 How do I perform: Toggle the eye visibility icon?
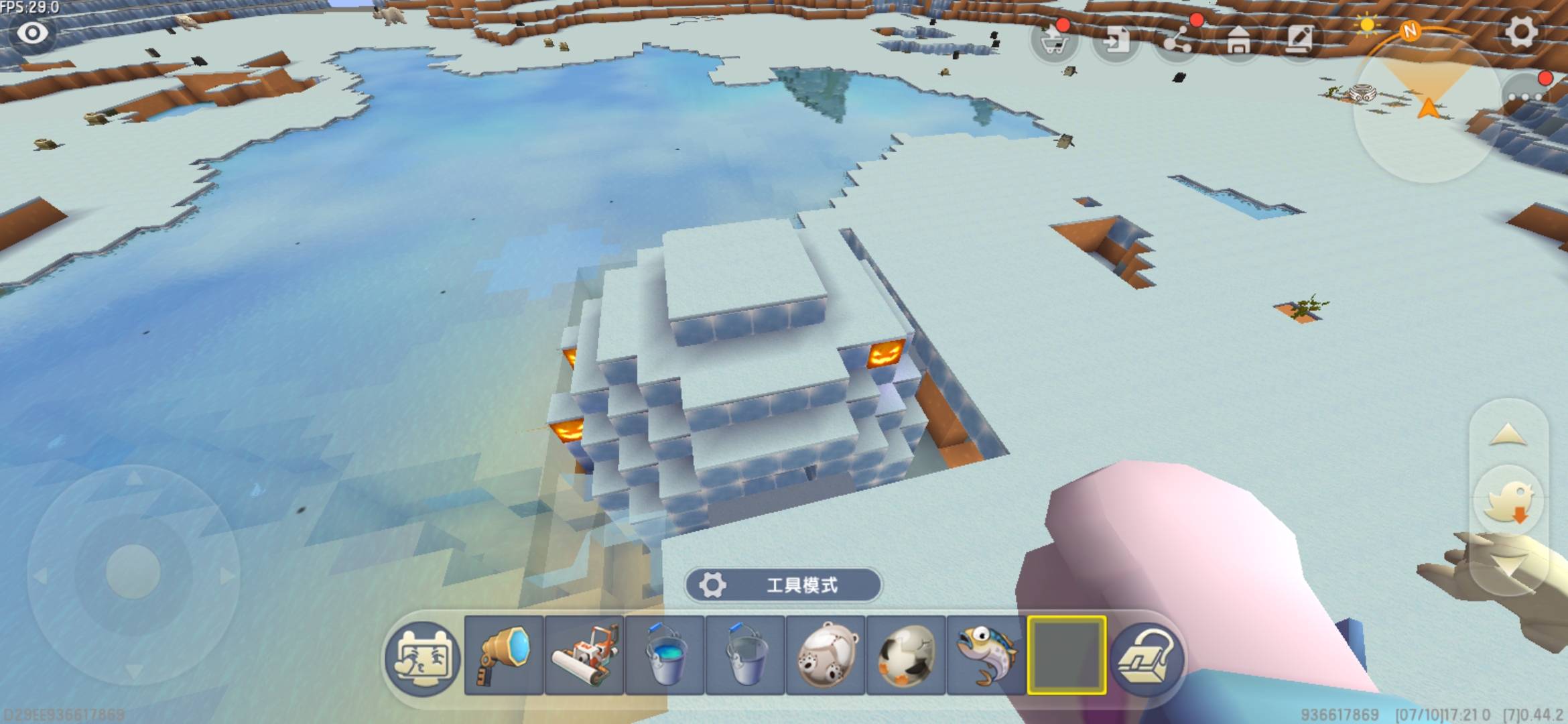point(32,32)
